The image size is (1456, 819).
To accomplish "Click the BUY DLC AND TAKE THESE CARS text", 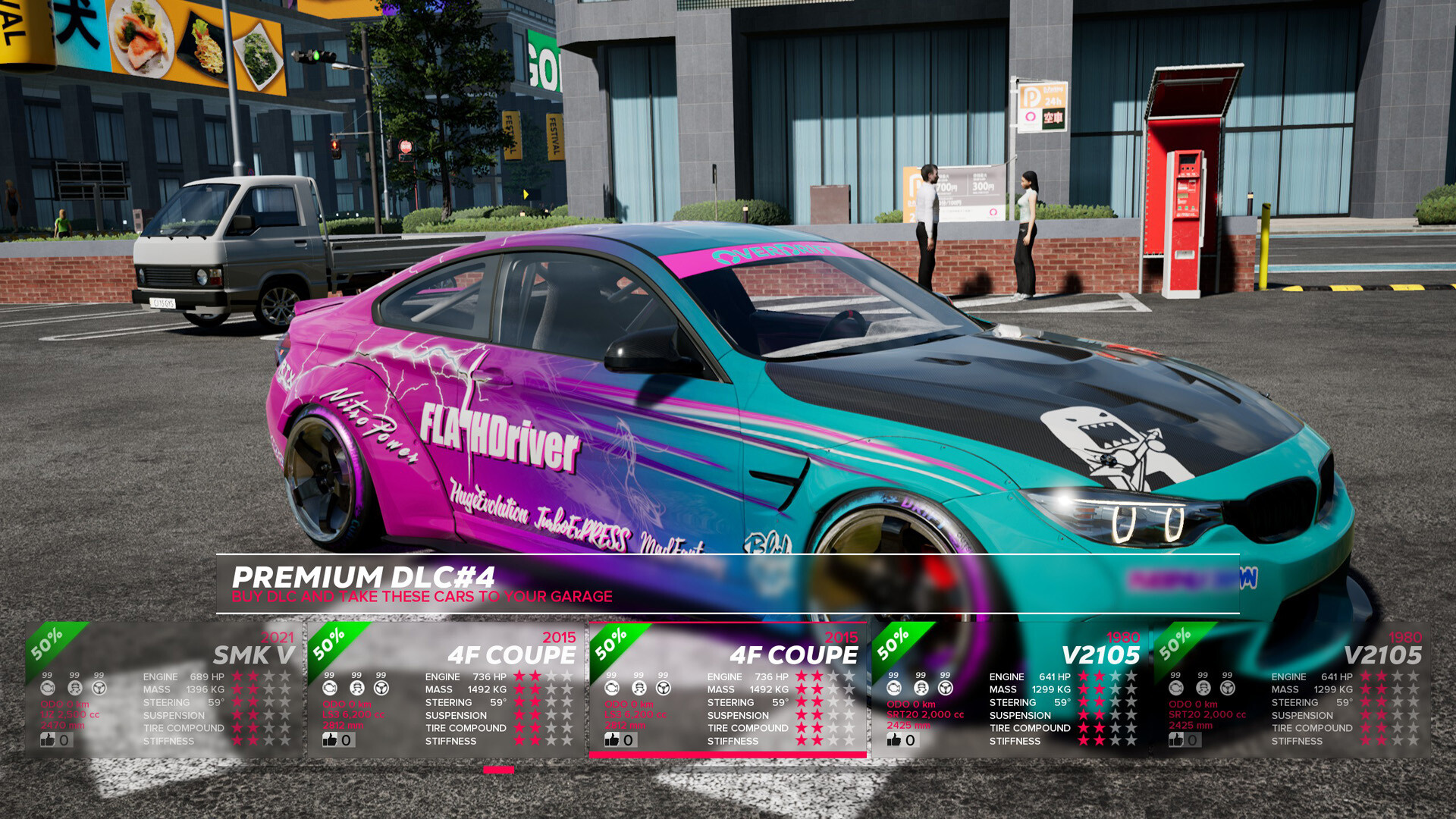I will pos(422,597).
